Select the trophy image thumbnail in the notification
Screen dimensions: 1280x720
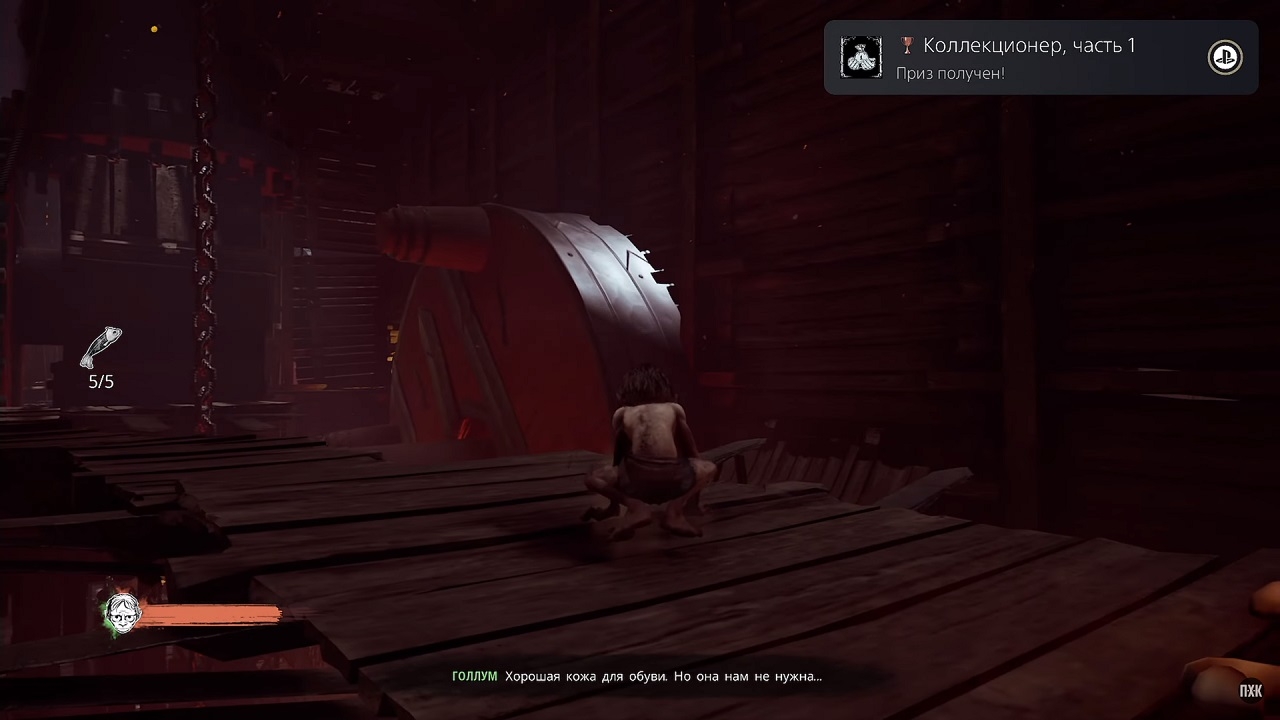point(860,58)
